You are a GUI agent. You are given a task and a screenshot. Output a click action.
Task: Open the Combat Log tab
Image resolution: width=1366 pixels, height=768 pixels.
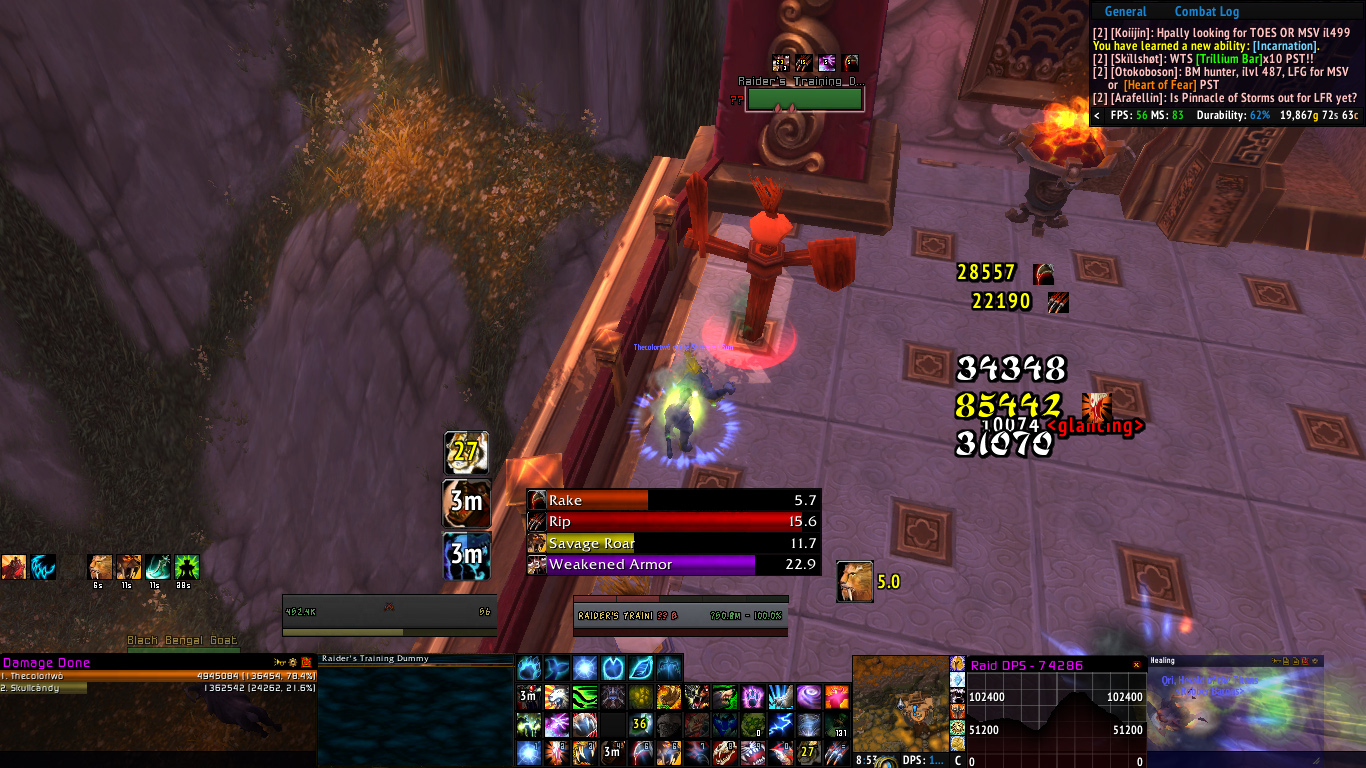[x=1206, y=12]
